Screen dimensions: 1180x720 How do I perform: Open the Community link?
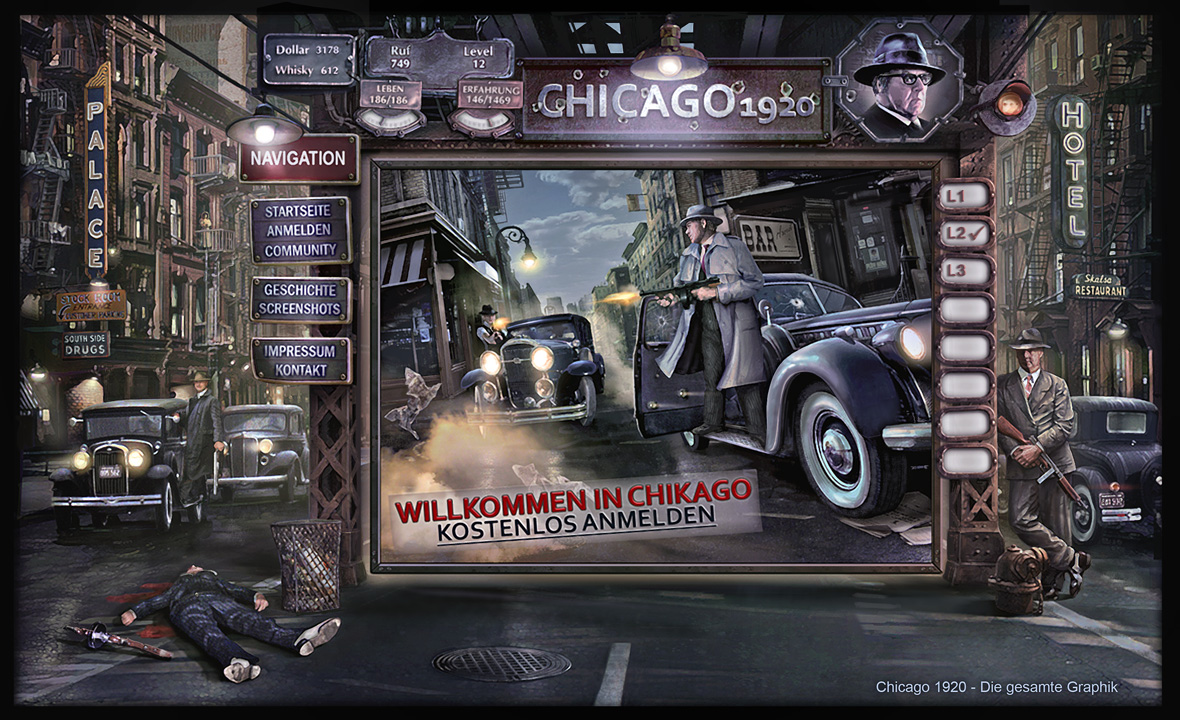click(300, 248)
